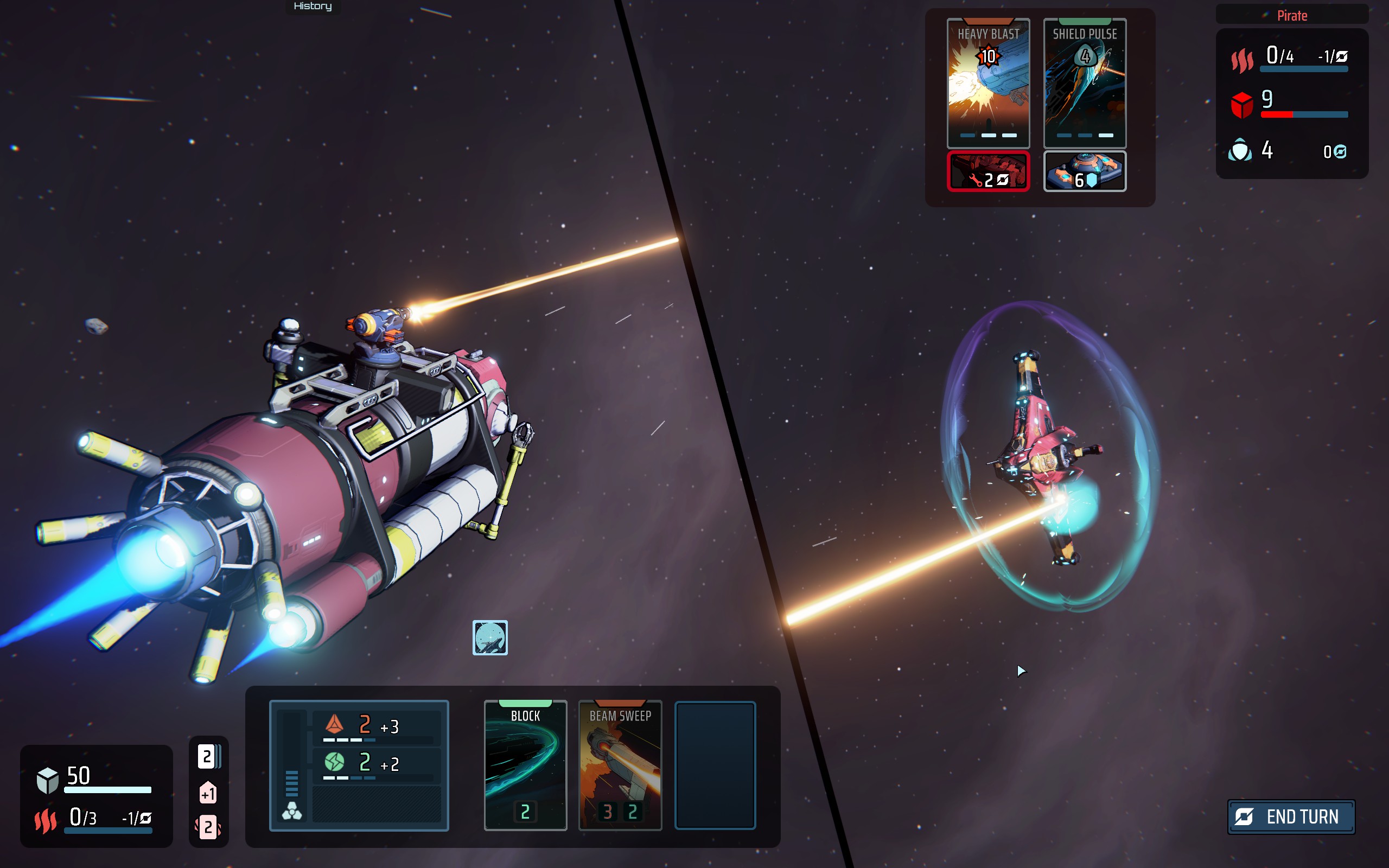Select the enemy shield generator module
This screenshot has height=868, width=1389.
coord(1084,171)
